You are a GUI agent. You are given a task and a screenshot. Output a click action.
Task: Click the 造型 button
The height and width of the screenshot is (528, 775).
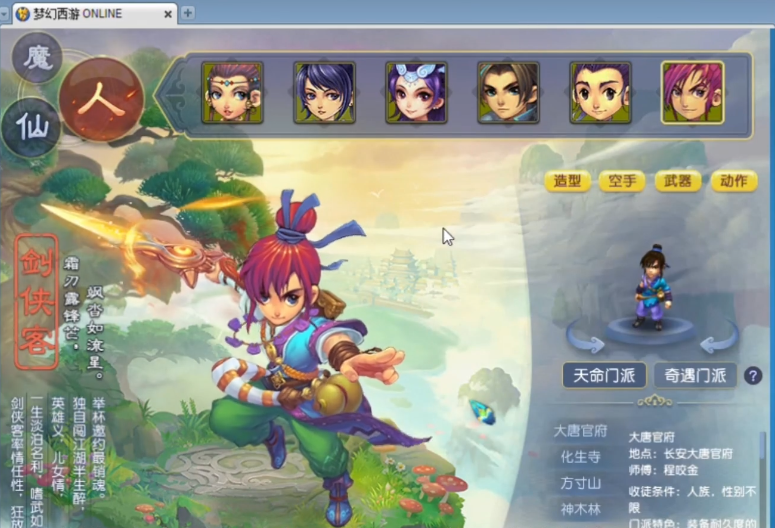tap(568, 181)
